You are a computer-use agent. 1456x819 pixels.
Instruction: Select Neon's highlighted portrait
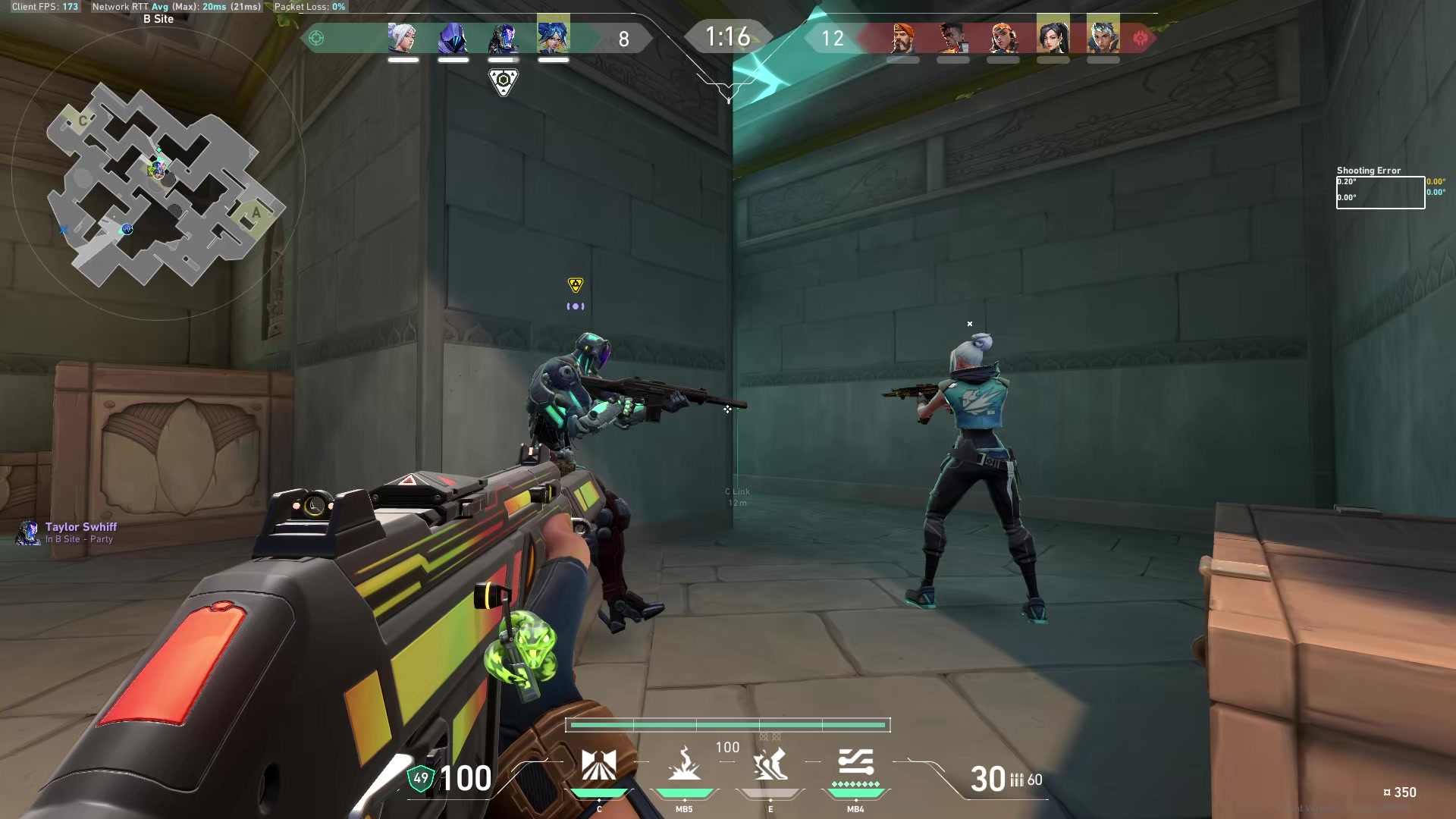click(x=554, y=35)
